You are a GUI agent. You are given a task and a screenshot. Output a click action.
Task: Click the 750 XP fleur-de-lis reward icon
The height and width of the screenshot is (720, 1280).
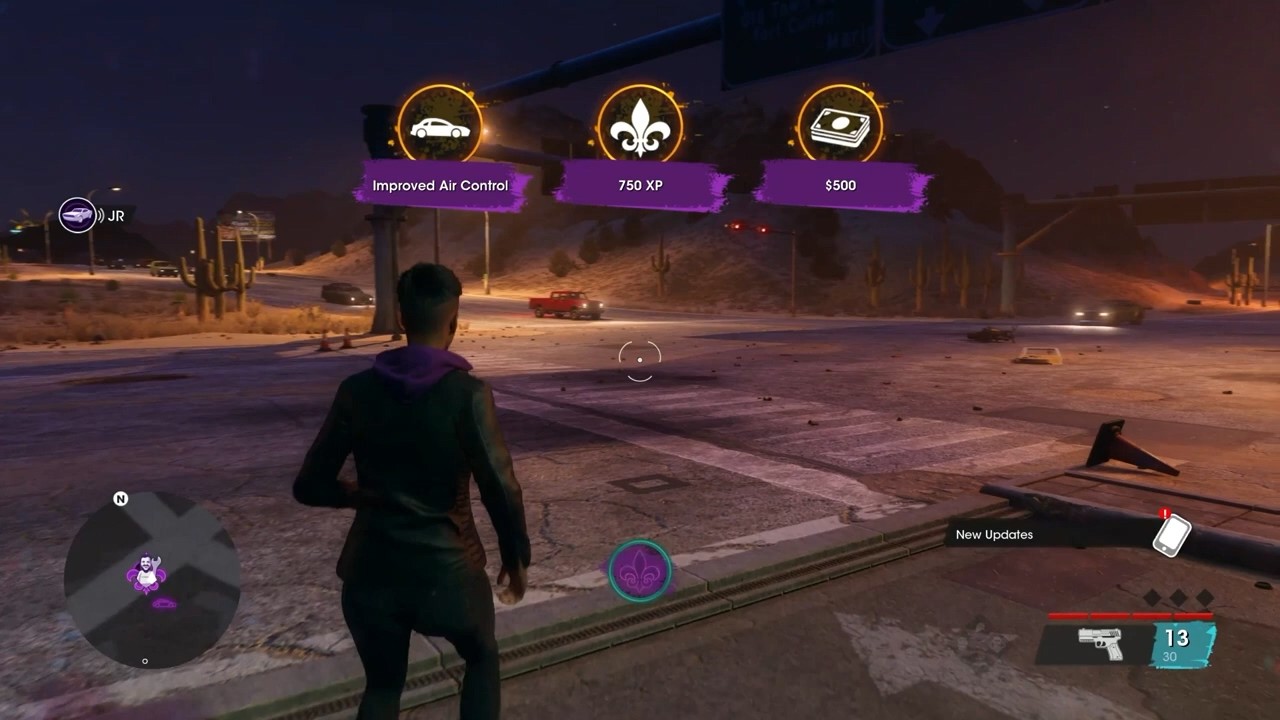pyautogui.click(x=640, y=127)
